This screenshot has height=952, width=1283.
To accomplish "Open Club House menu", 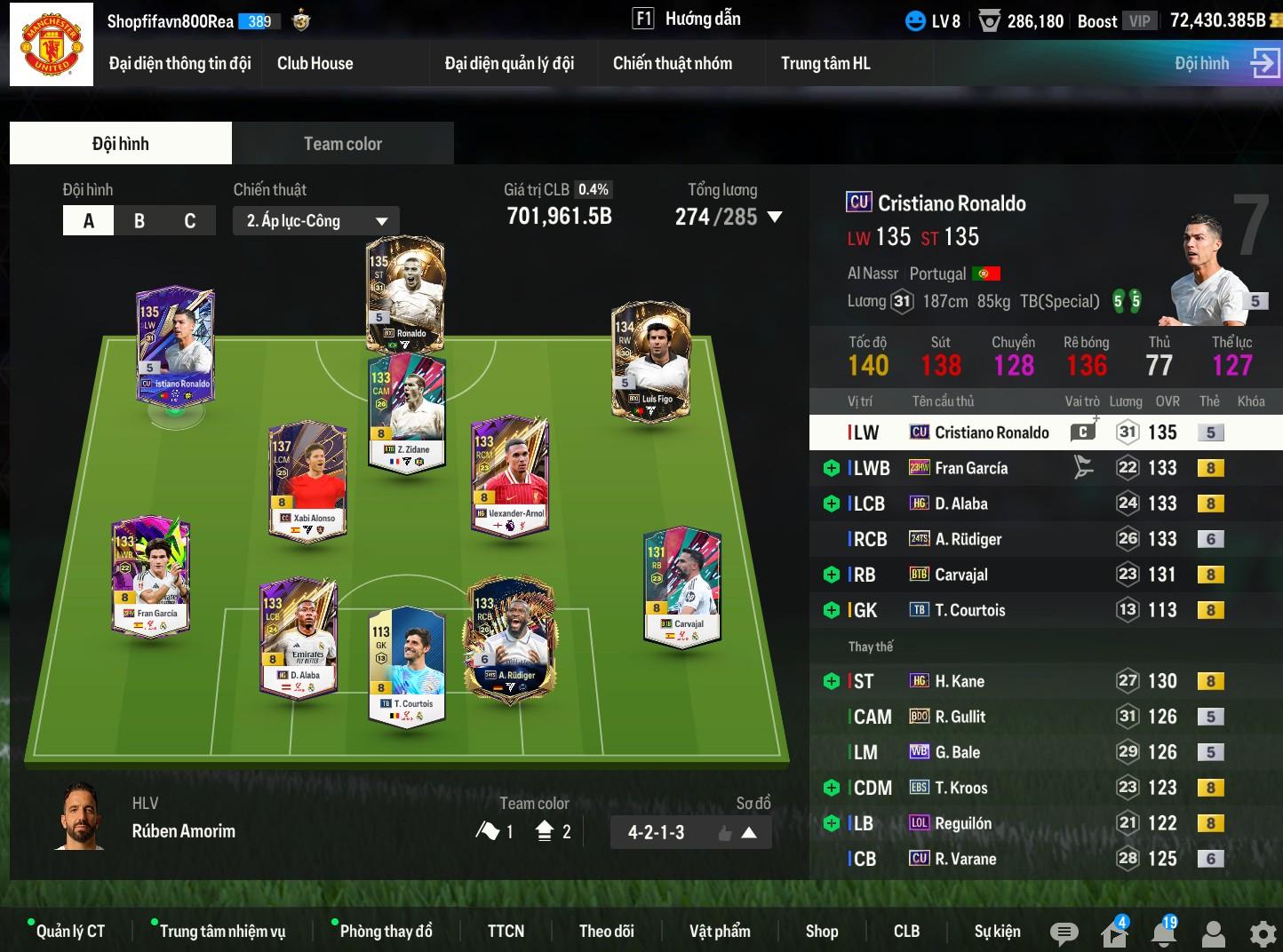I will [x=315, y=63].
